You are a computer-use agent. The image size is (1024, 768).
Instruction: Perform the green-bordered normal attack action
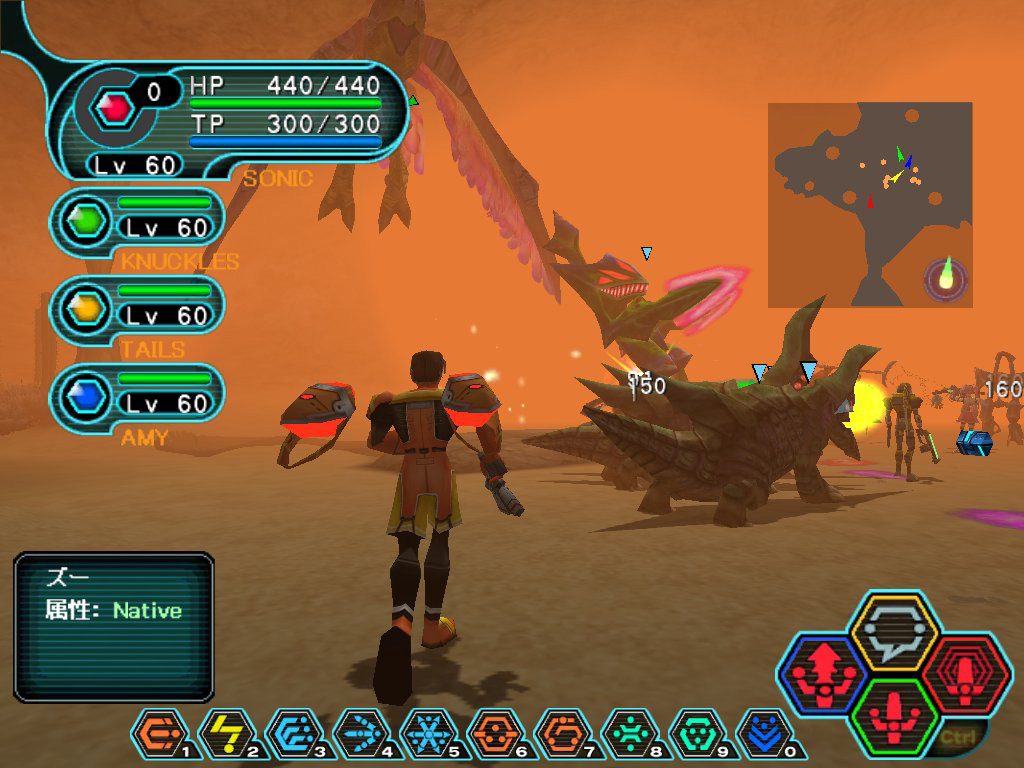point(892,715)
